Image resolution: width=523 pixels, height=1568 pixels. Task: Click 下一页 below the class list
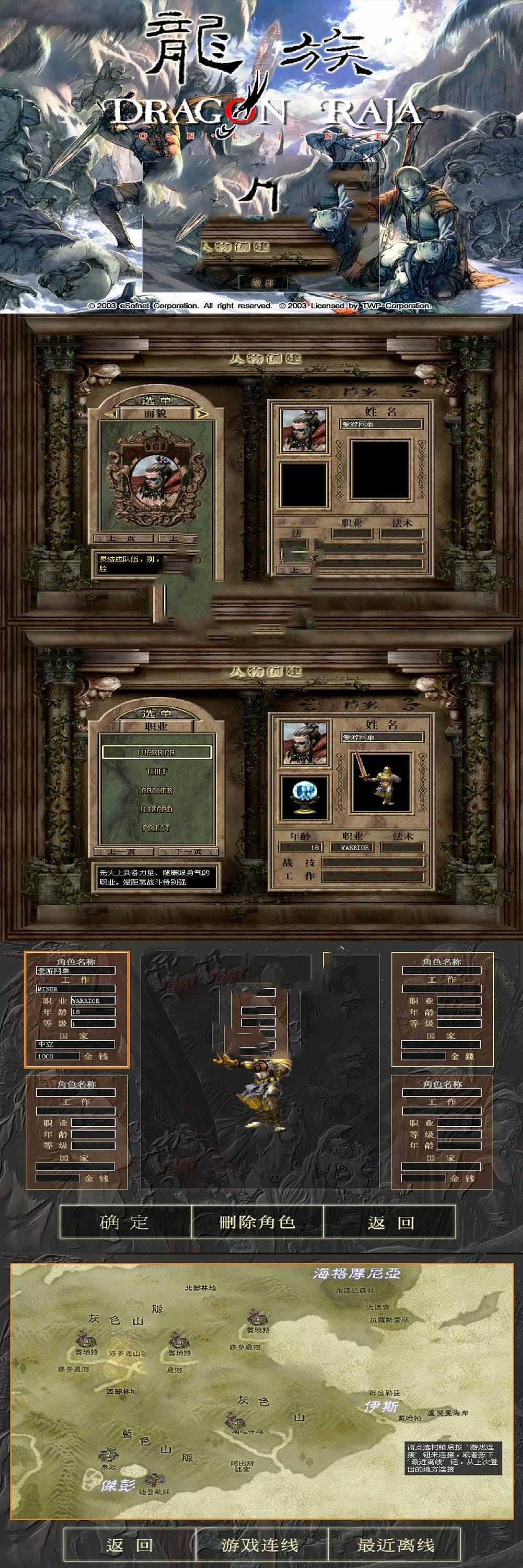click(x=188, y=851)
